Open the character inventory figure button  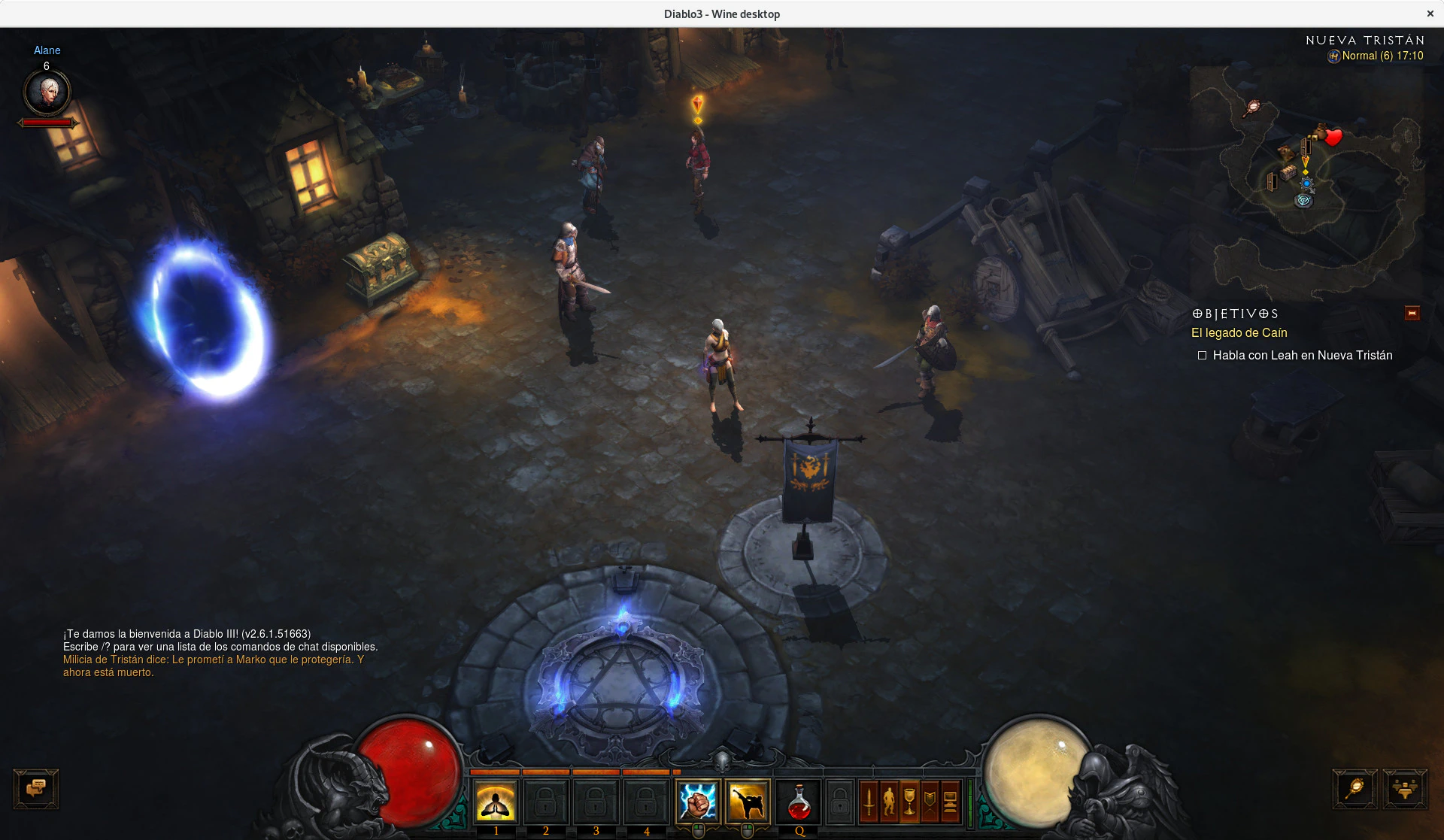889,802
